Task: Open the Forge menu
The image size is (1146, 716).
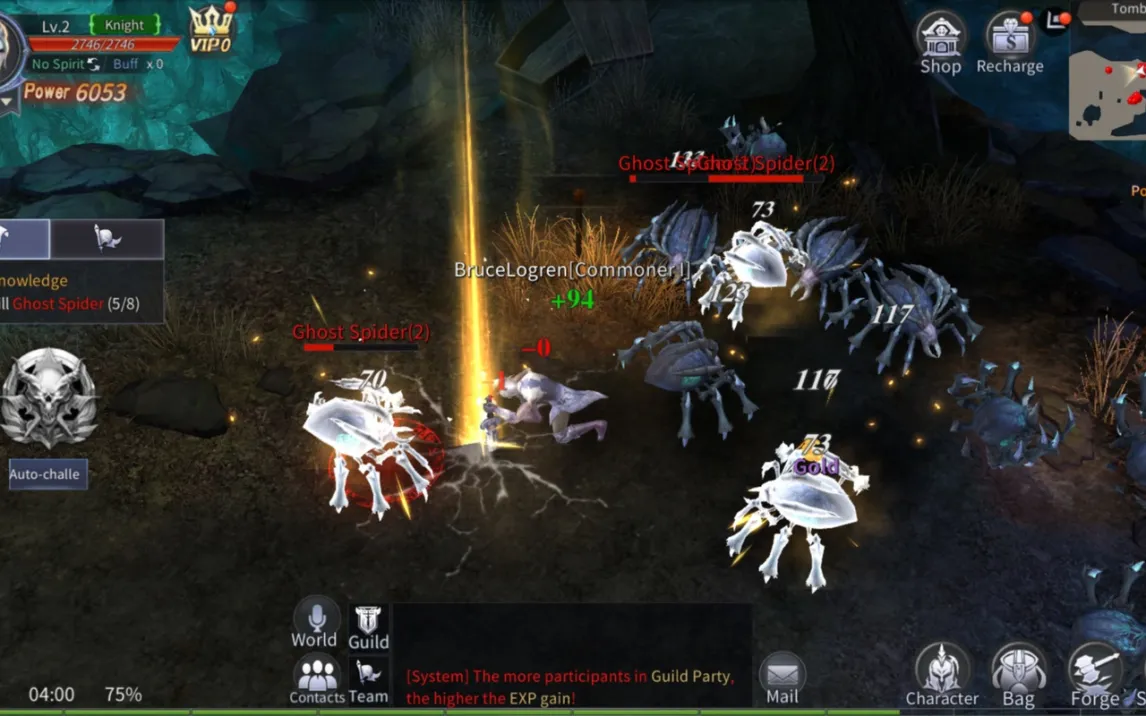Action: point(1095,675)
